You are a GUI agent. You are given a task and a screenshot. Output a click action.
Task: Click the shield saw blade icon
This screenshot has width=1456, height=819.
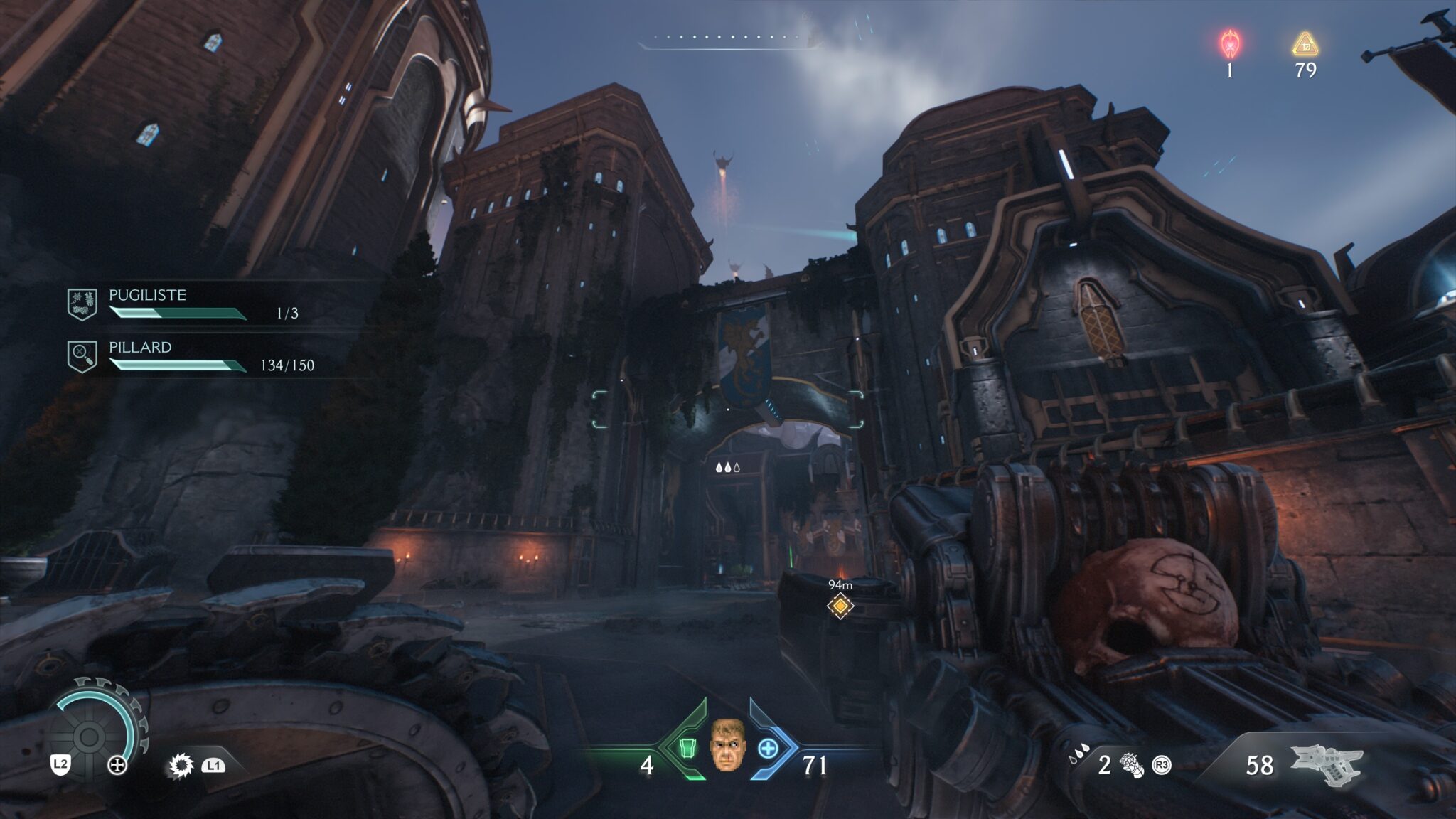click(x=181, y=766)
